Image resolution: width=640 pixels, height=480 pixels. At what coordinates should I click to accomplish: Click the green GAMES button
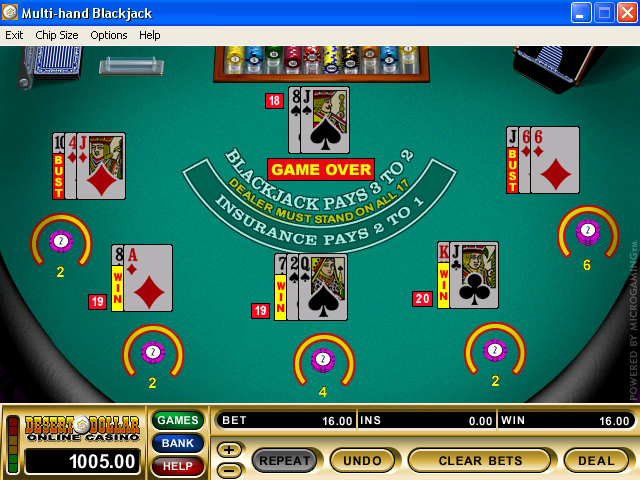coord(178,420)
